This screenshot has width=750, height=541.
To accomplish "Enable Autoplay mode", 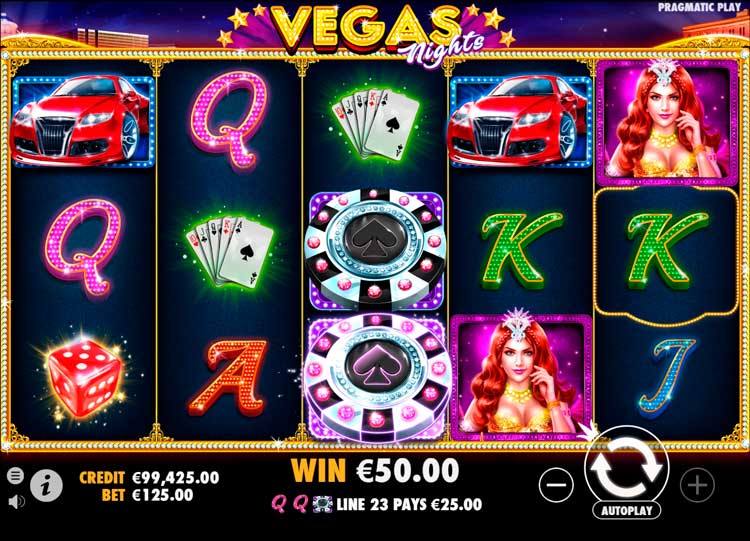I will click(626, 510).
